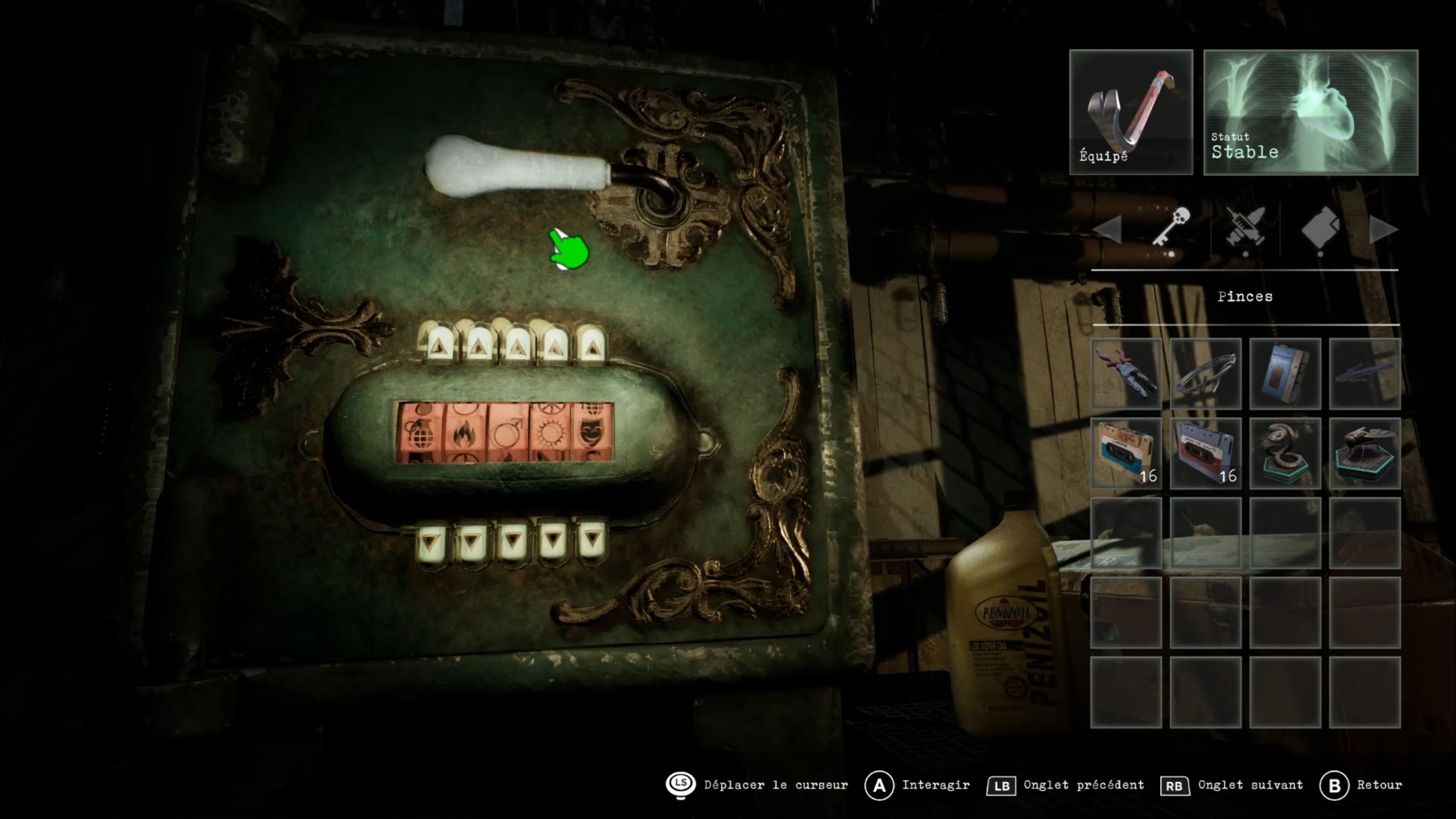Select the pliers in the inventory

1126,374
